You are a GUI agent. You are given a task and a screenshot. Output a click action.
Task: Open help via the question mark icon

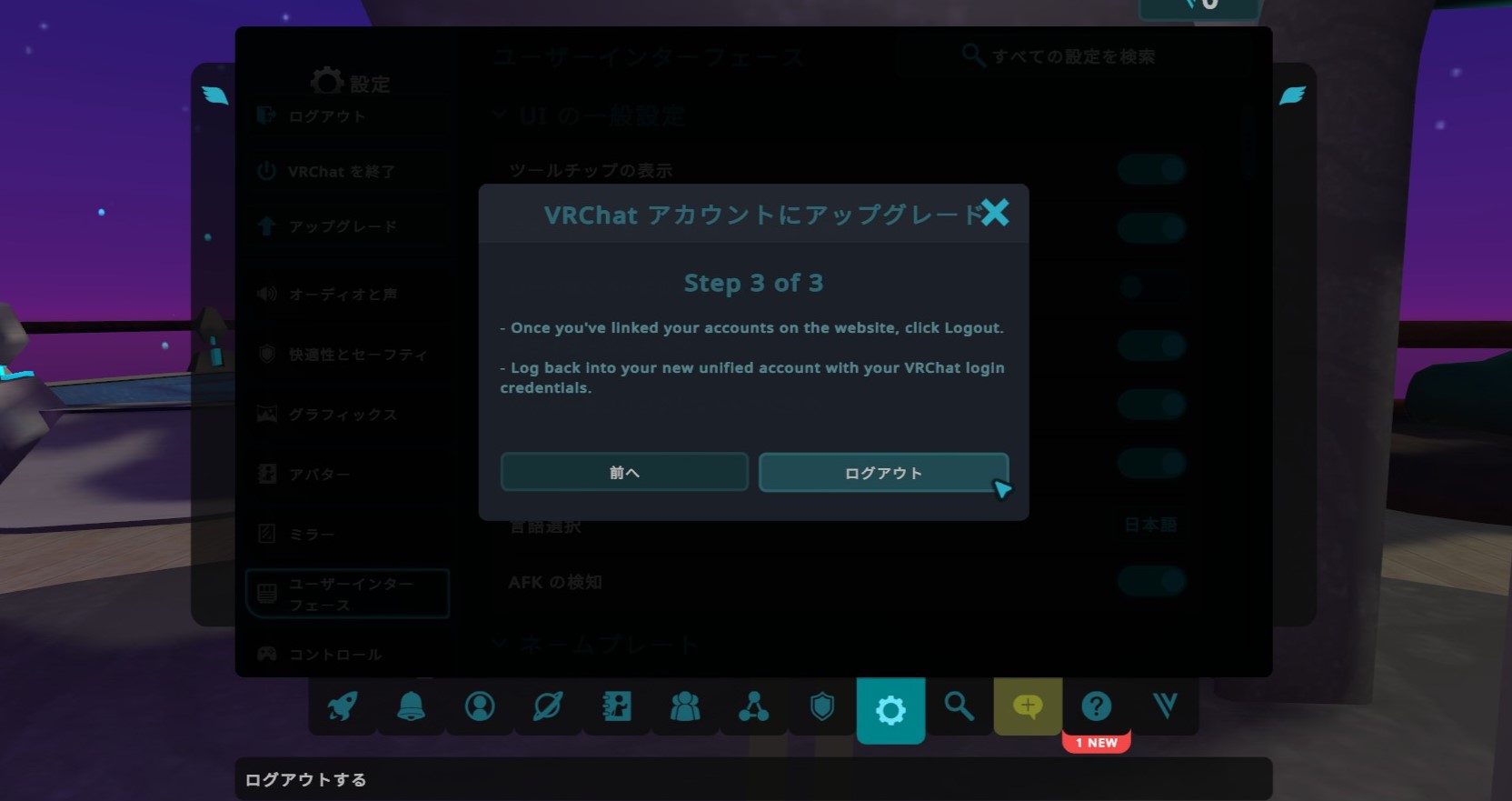pyautogui.click(x=1097, y=707)
